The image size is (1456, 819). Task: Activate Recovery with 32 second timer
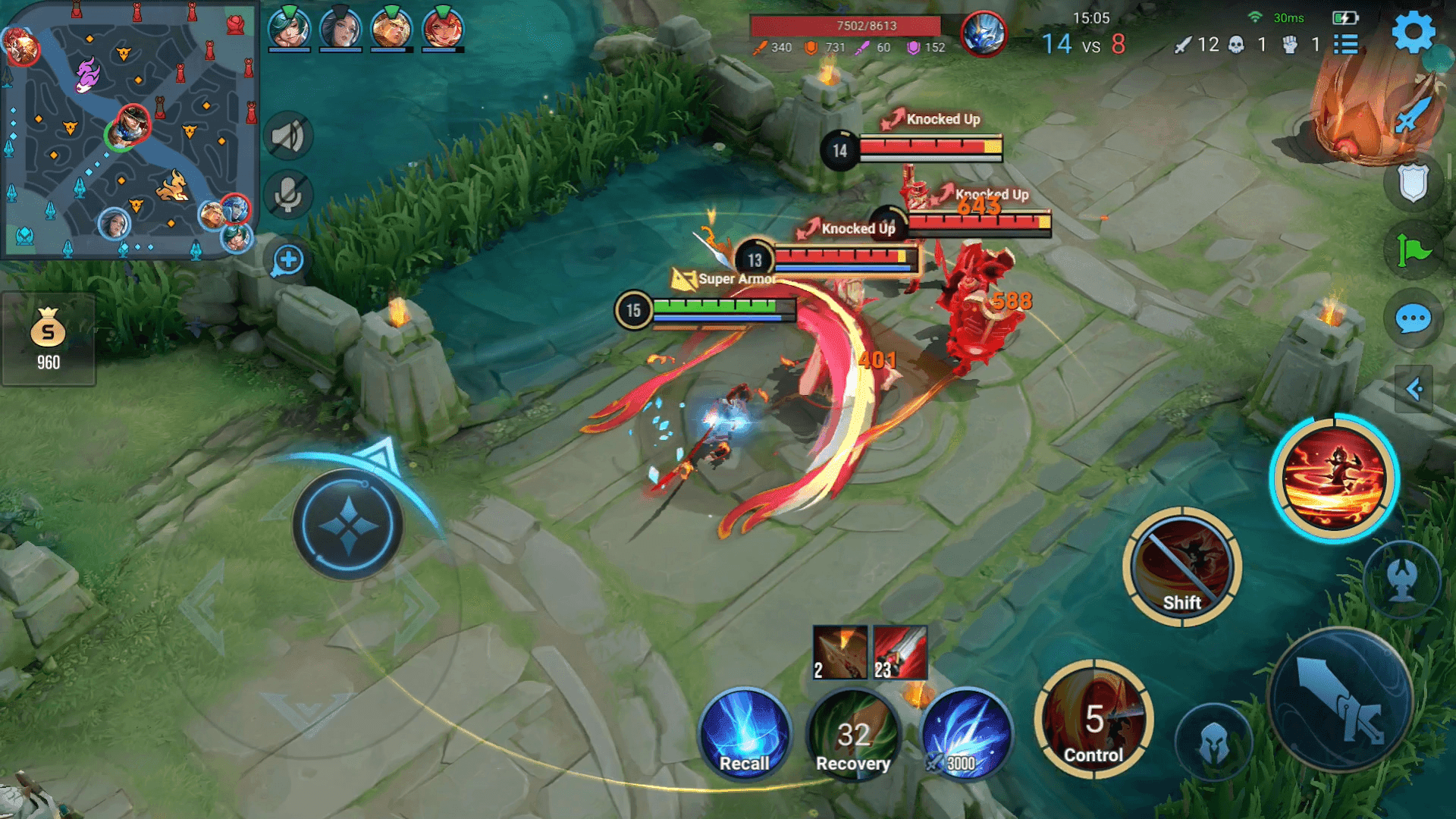pos(852,733)
